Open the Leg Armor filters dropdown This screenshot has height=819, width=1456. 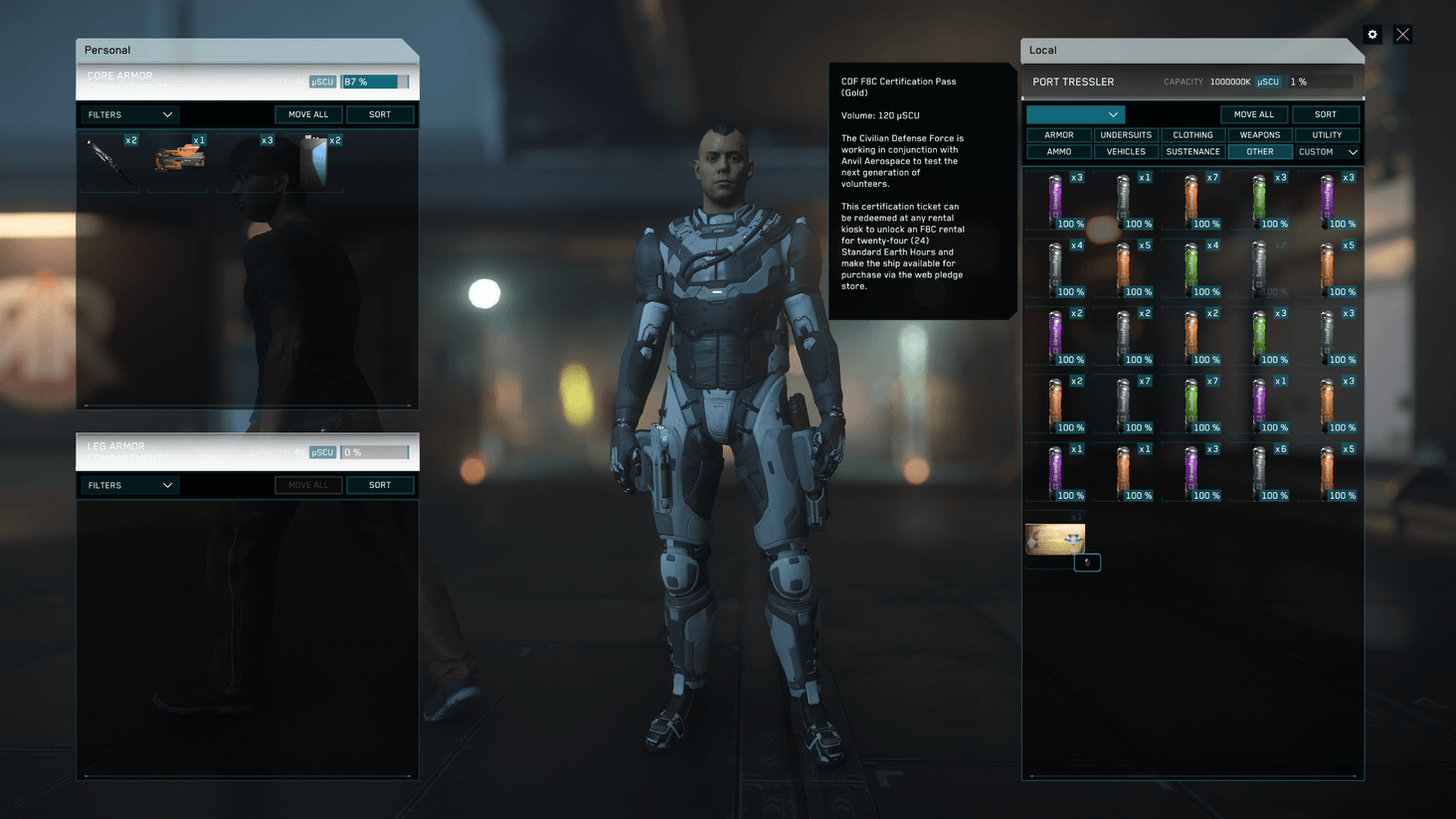pyautogui.click(x=129, y=485)
